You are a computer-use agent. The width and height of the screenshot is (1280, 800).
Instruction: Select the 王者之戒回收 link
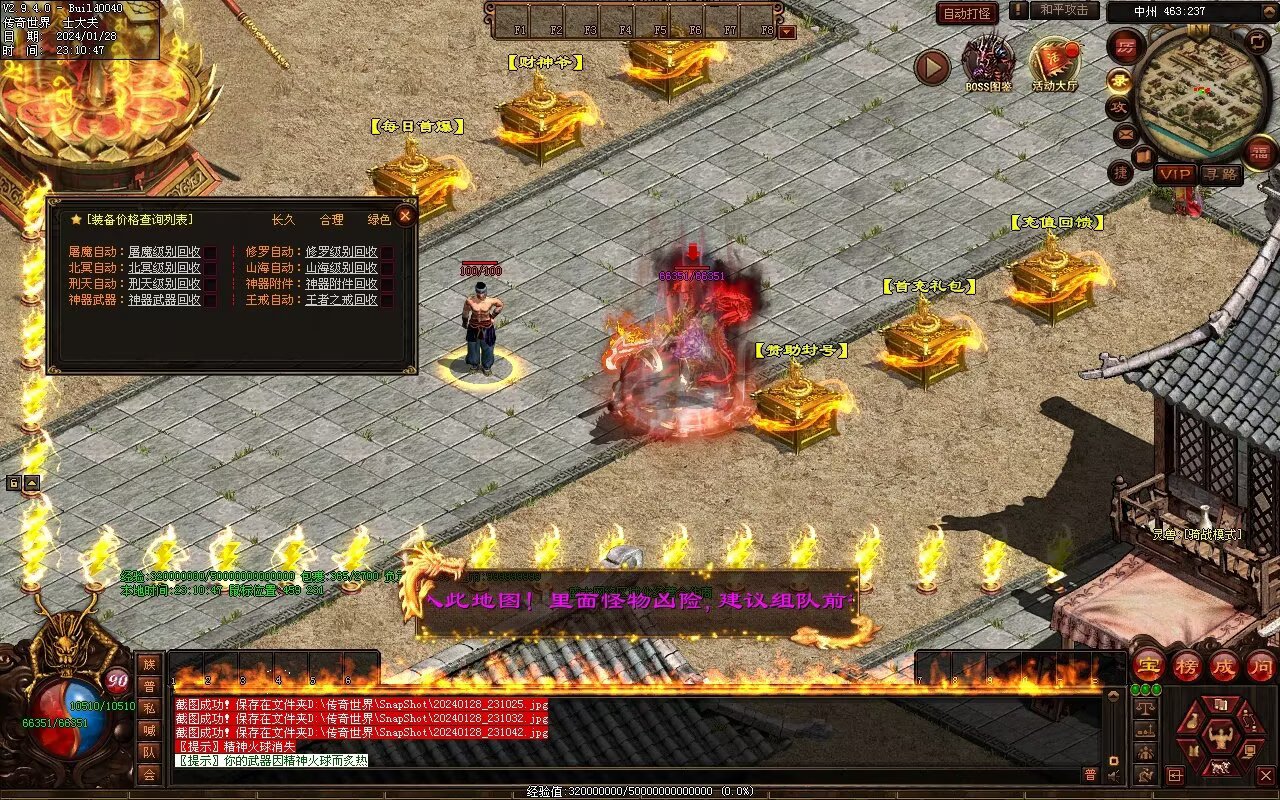pyautogui.click(x=341, y=300)
